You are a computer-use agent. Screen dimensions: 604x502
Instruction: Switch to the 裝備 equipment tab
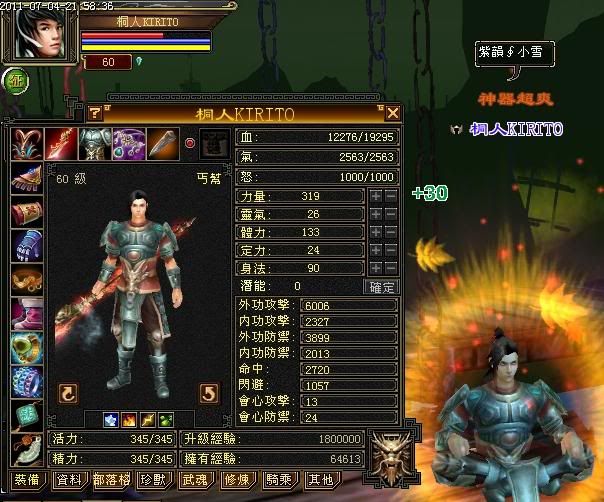pyautogui.click(x=27, y=480)
